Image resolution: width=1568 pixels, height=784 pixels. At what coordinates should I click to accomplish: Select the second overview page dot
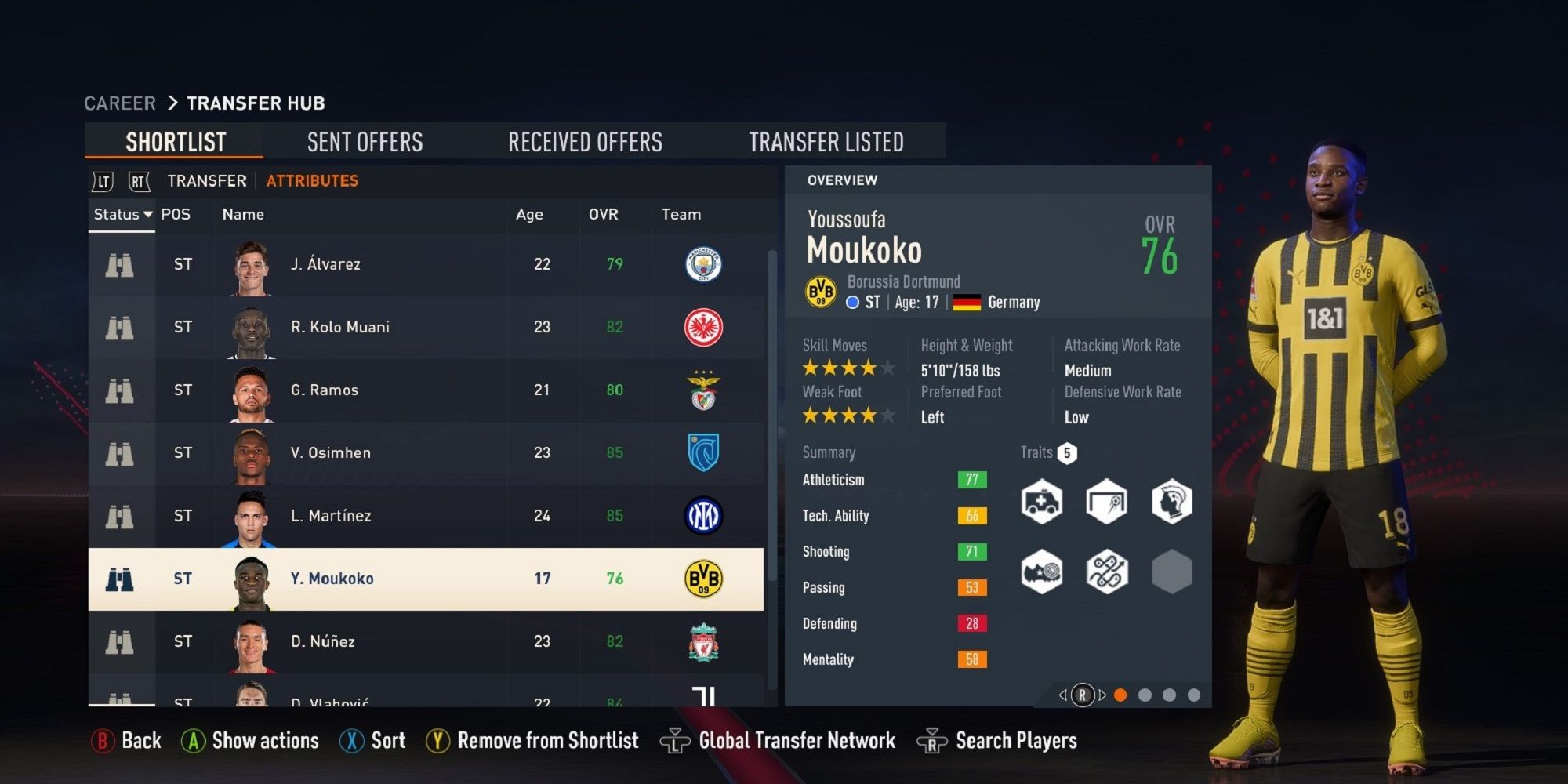pos(1146,693)
